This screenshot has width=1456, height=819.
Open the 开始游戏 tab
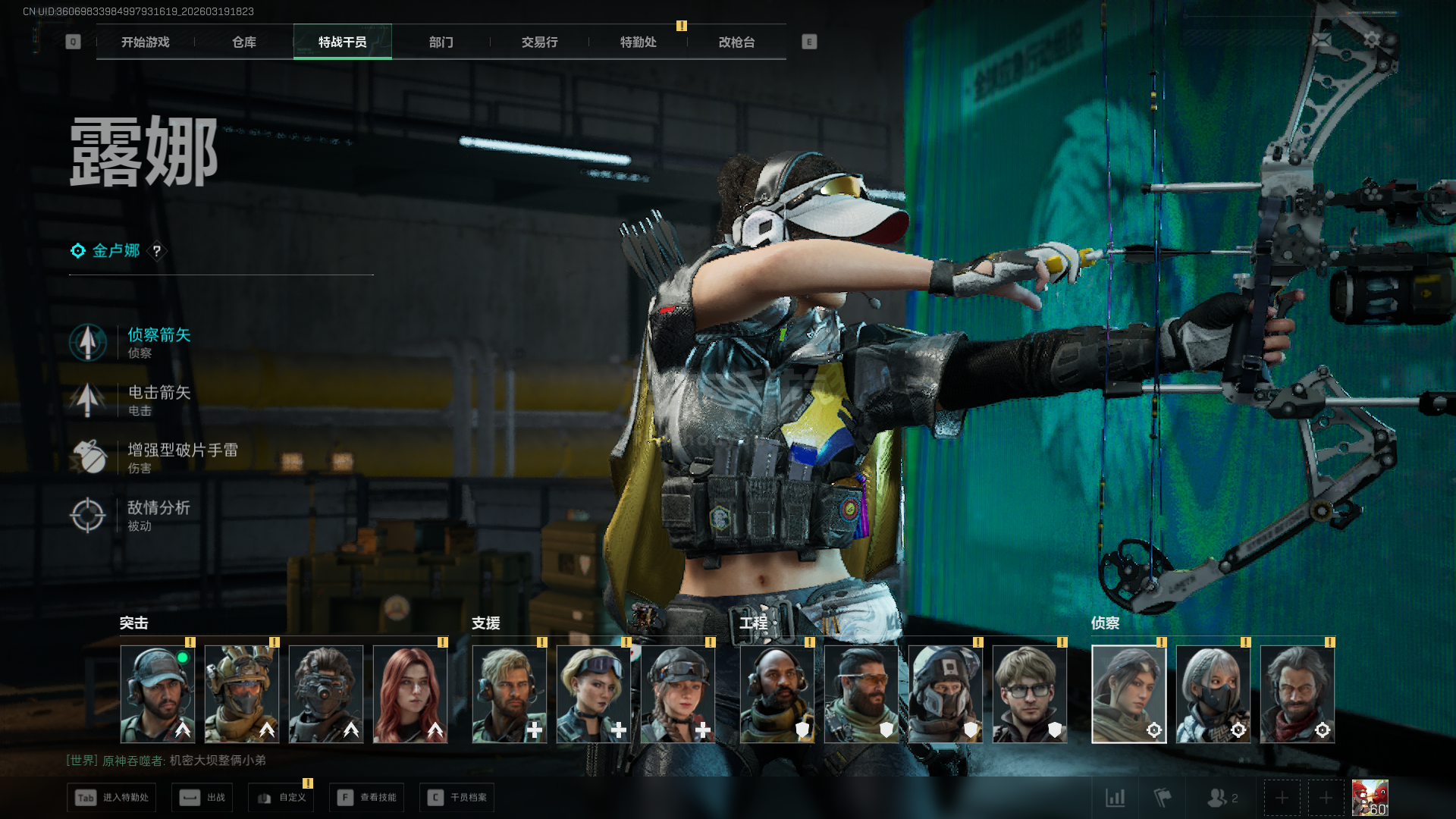coord(145,42)
